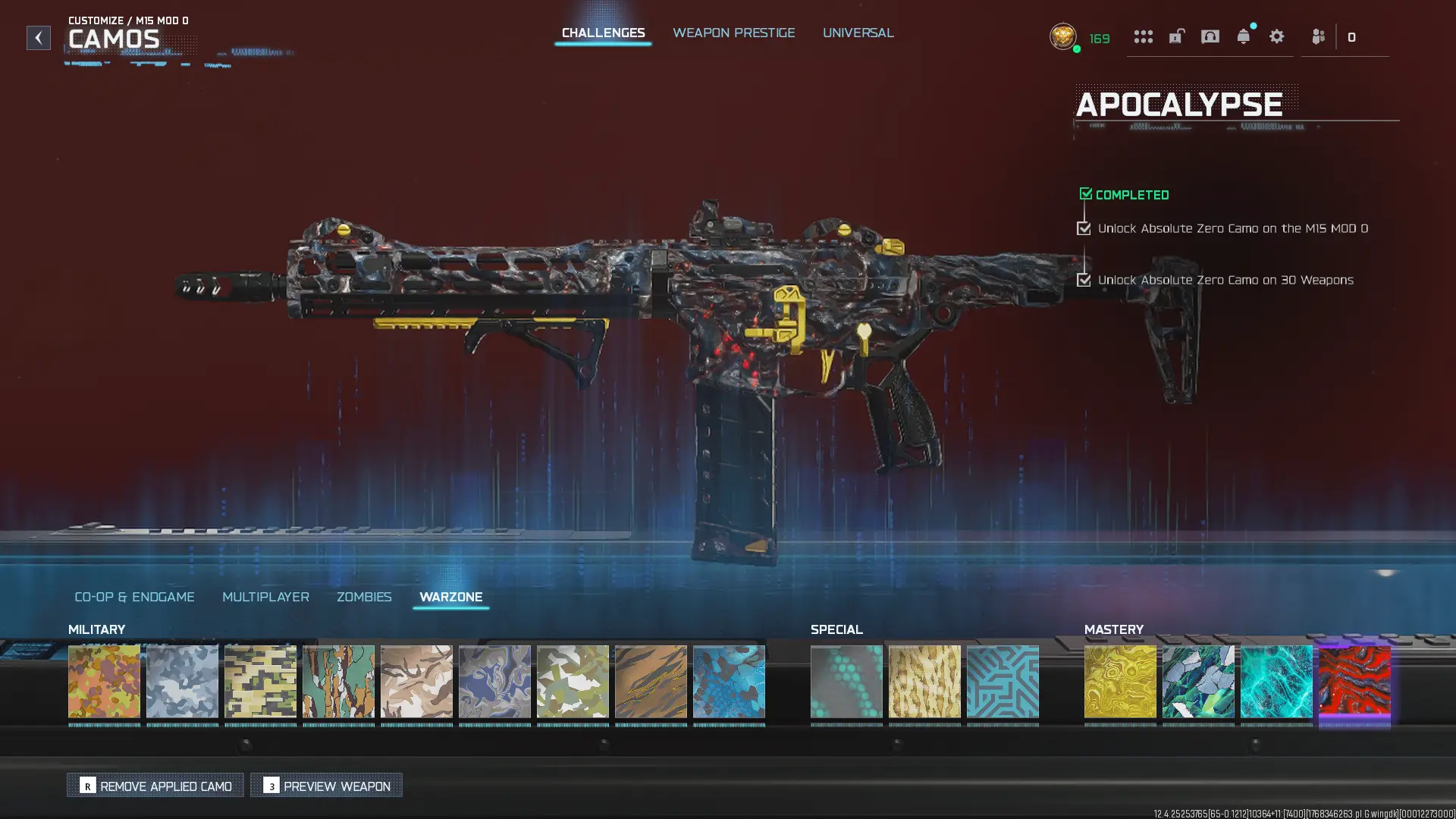The width and height of the screenshot is (1456, 819).
Task: Check the notifications bell
Action: click(1244, 36)
